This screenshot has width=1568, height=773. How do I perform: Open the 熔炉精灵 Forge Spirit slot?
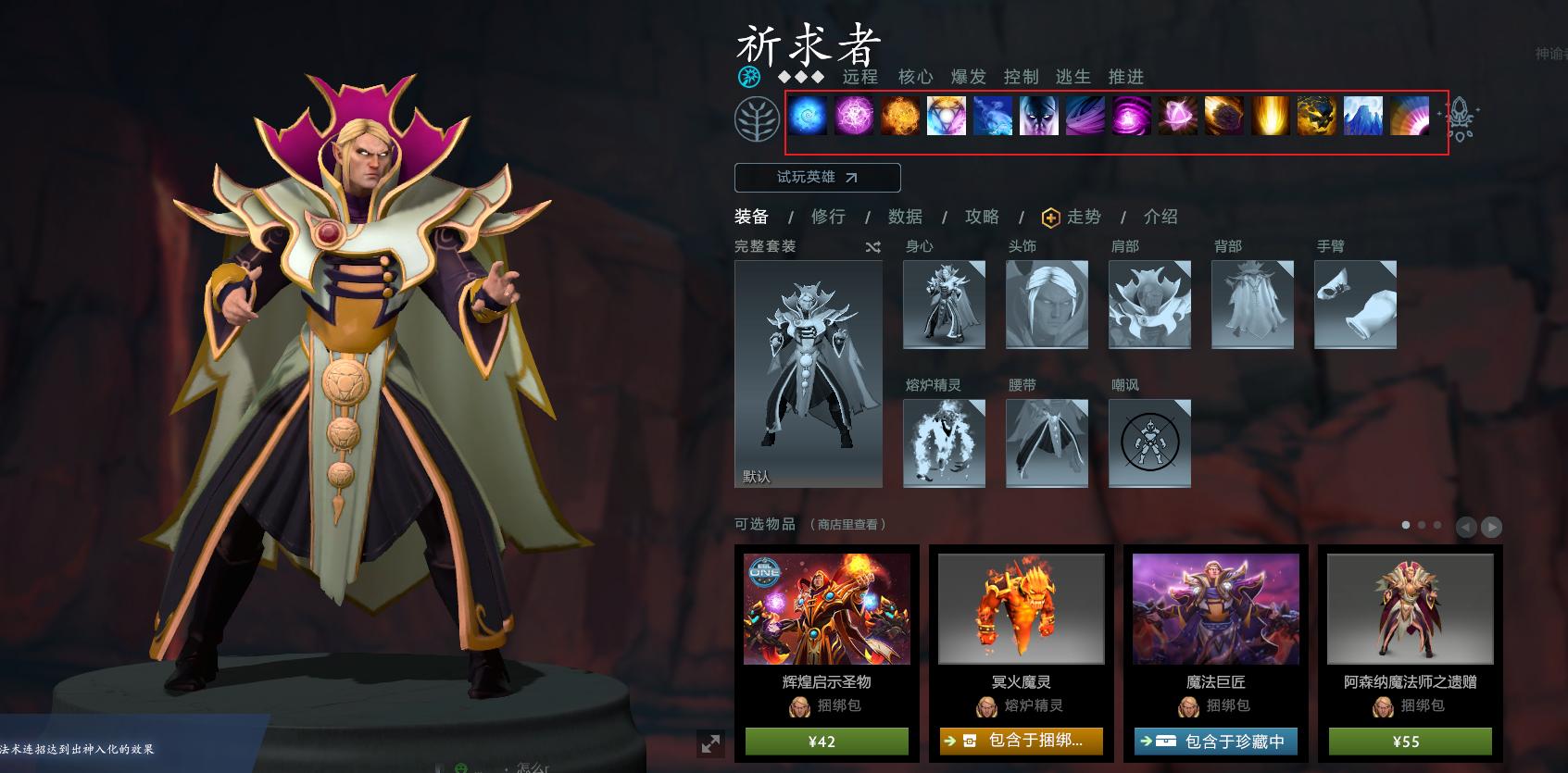point(944,443)
